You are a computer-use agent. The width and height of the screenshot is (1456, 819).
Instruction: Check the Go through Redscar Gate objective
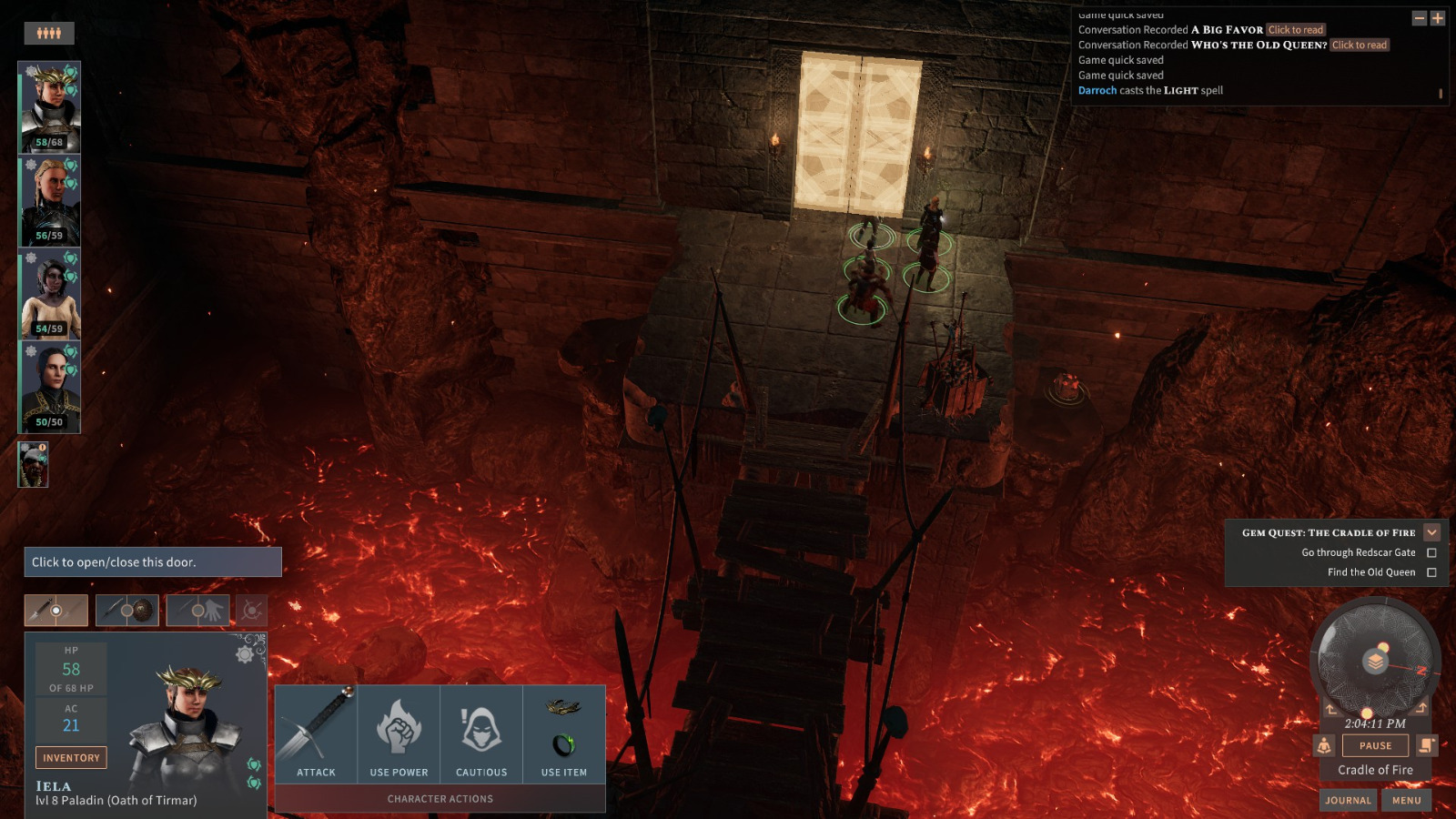click(x=1432, y=552)
